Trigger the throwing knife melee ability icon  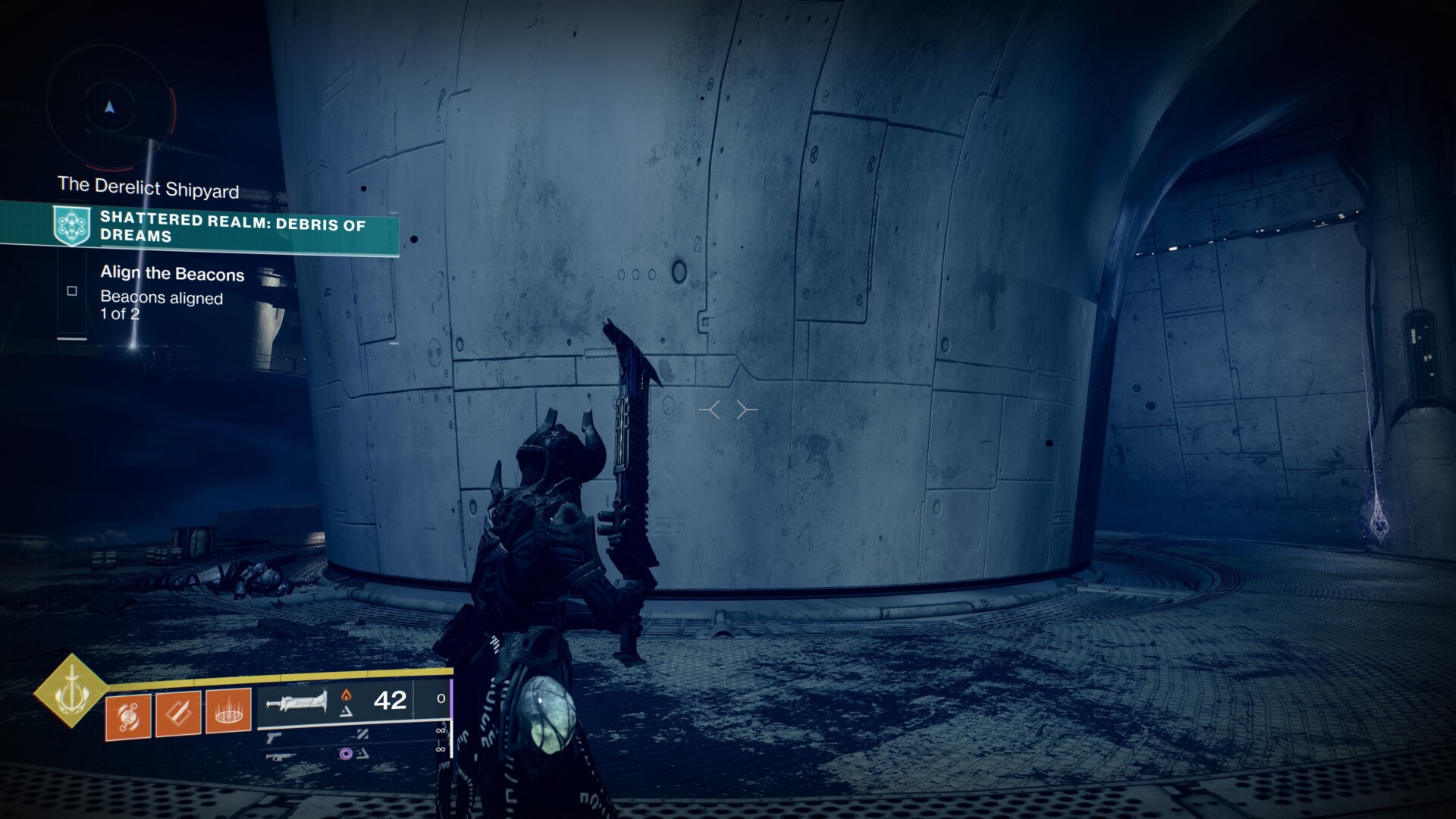tap(178, 714)
